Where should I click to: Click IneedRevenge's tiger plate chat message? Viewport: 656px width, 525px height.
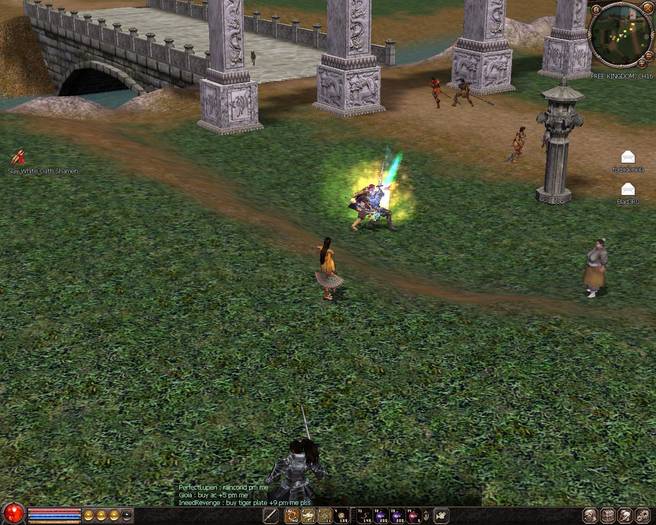(x=244, y=502)
